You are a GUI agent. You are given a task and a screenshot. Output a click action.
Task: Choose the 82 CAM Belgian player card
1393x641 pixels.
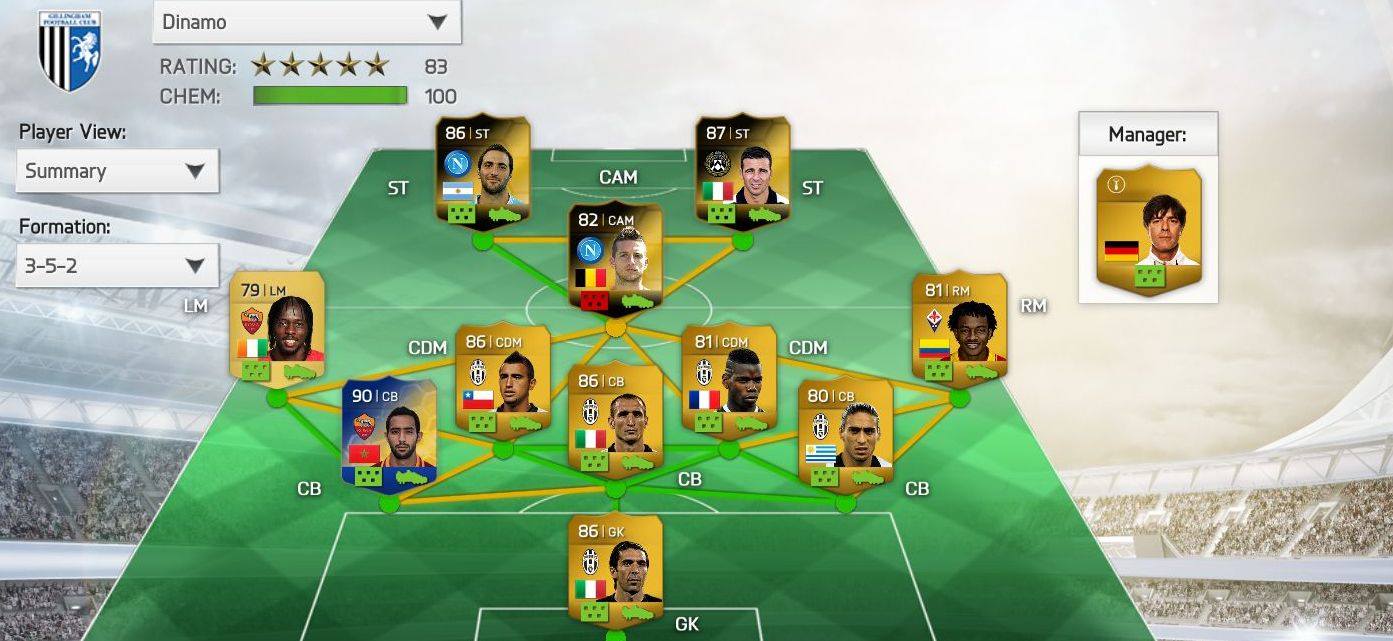615,258
